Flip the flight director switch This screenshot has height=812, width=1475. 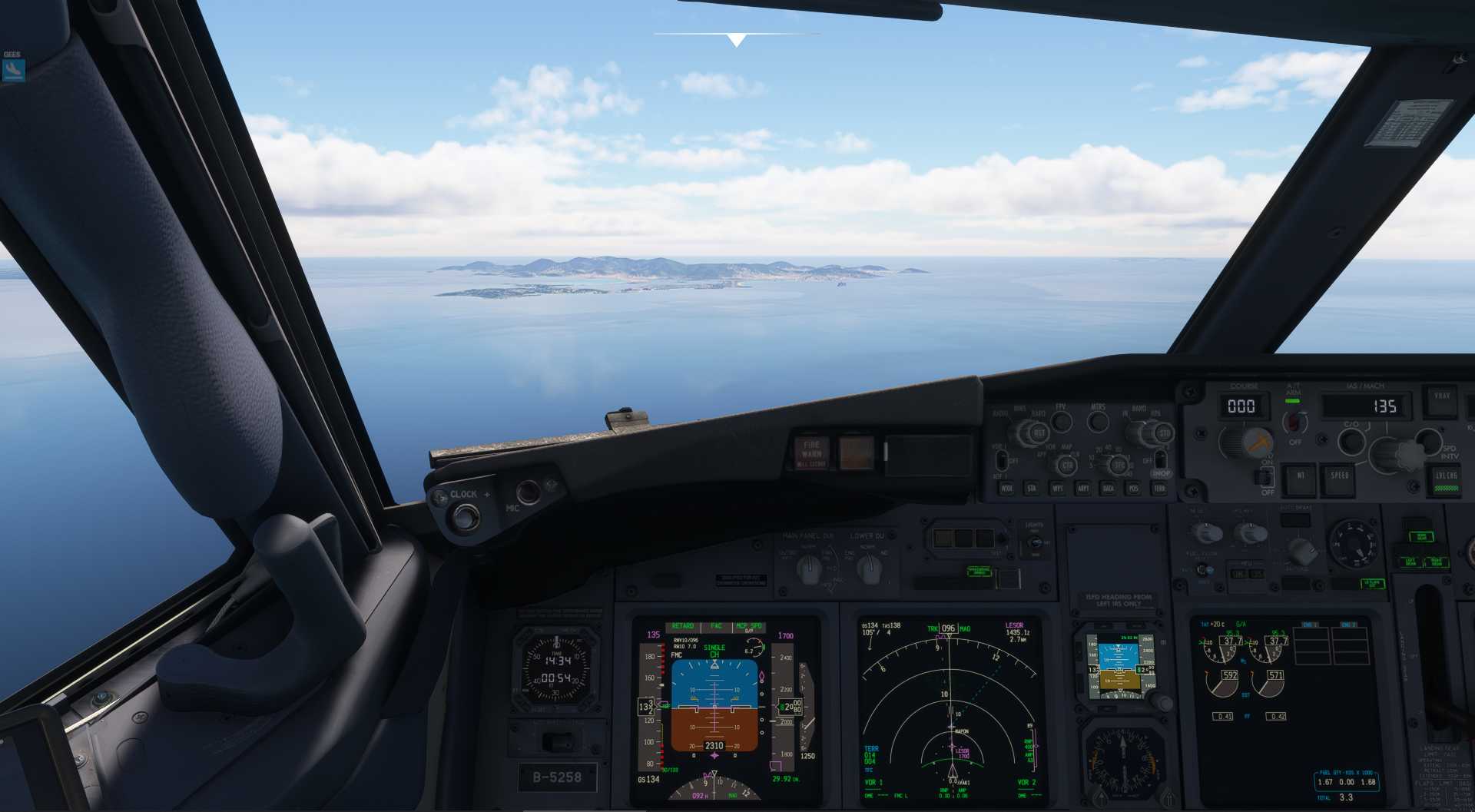[x=1265, y=477]
